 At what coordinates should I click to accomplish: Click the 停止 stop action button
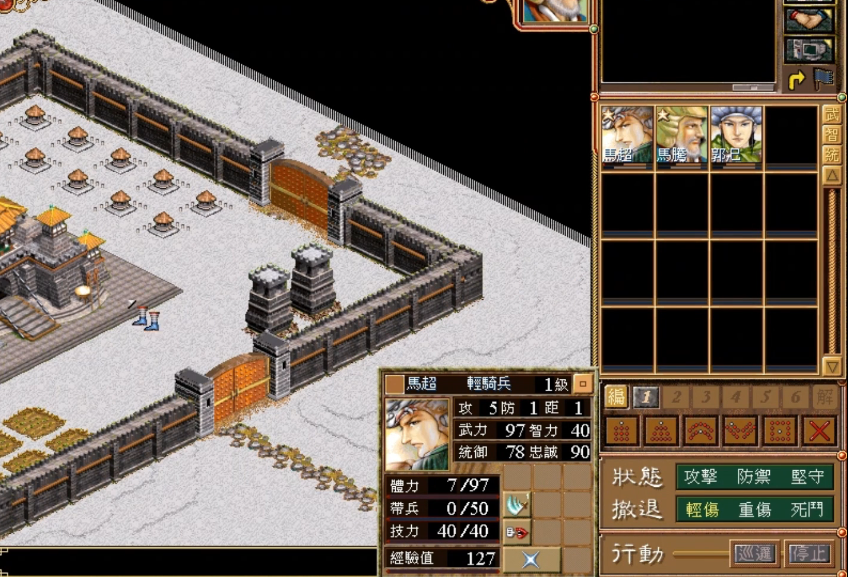(807, 552)
